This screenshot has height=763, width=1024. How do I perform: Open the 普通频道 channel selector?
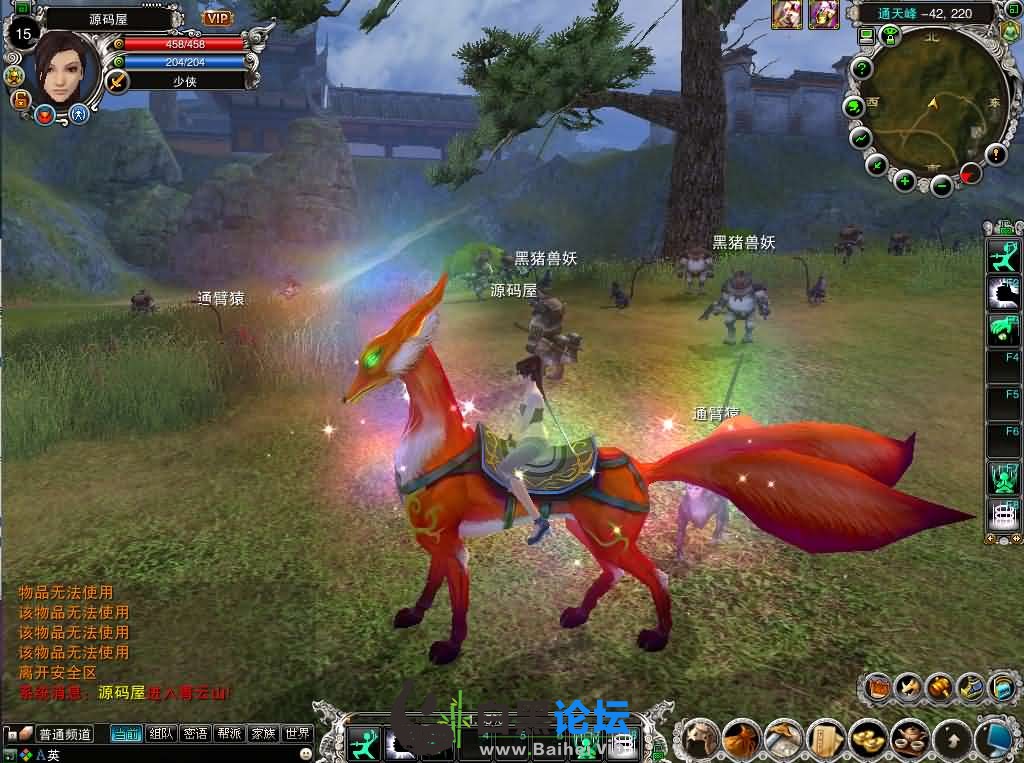[65, 734]
